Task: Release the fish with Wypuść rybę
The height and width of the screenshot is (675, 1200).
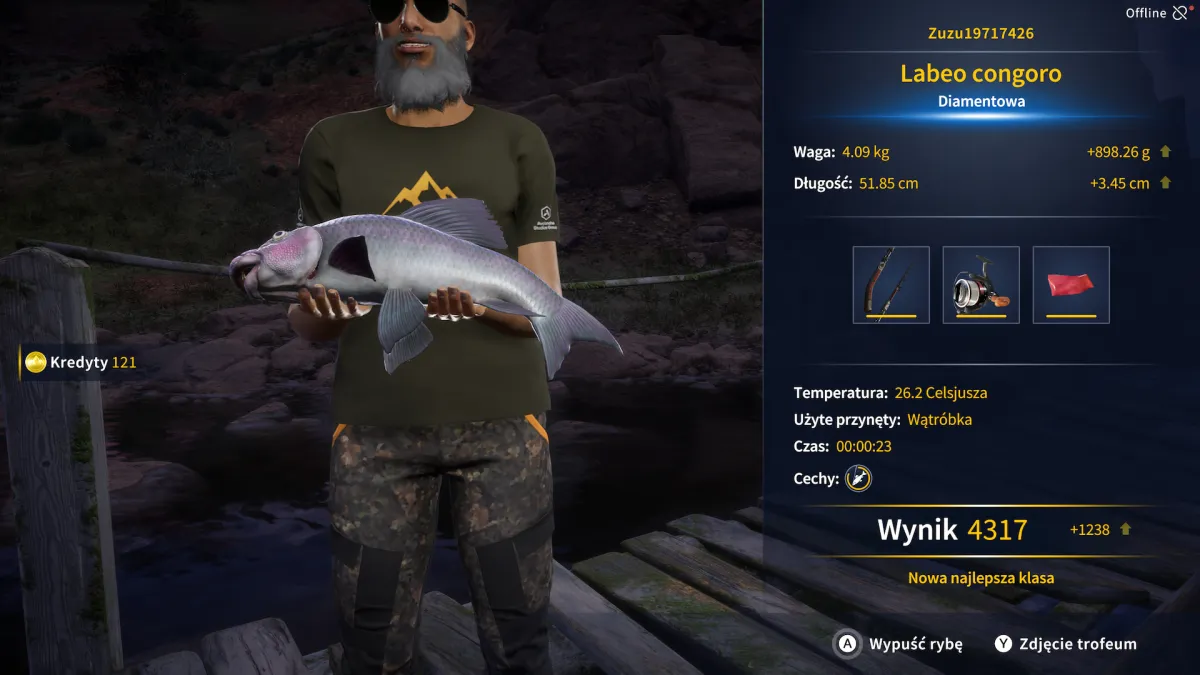Action: click(900, 644)
